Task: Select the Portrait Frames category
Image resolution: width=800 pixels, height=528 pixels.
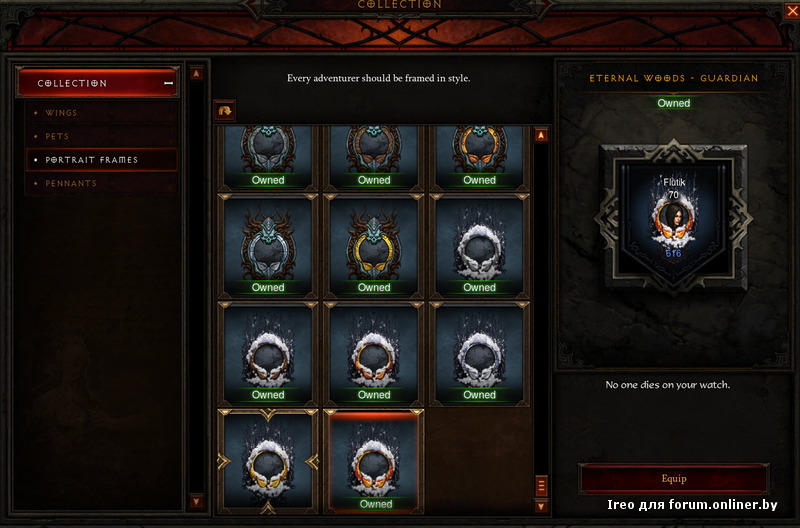Action: (x=91, y=160)
